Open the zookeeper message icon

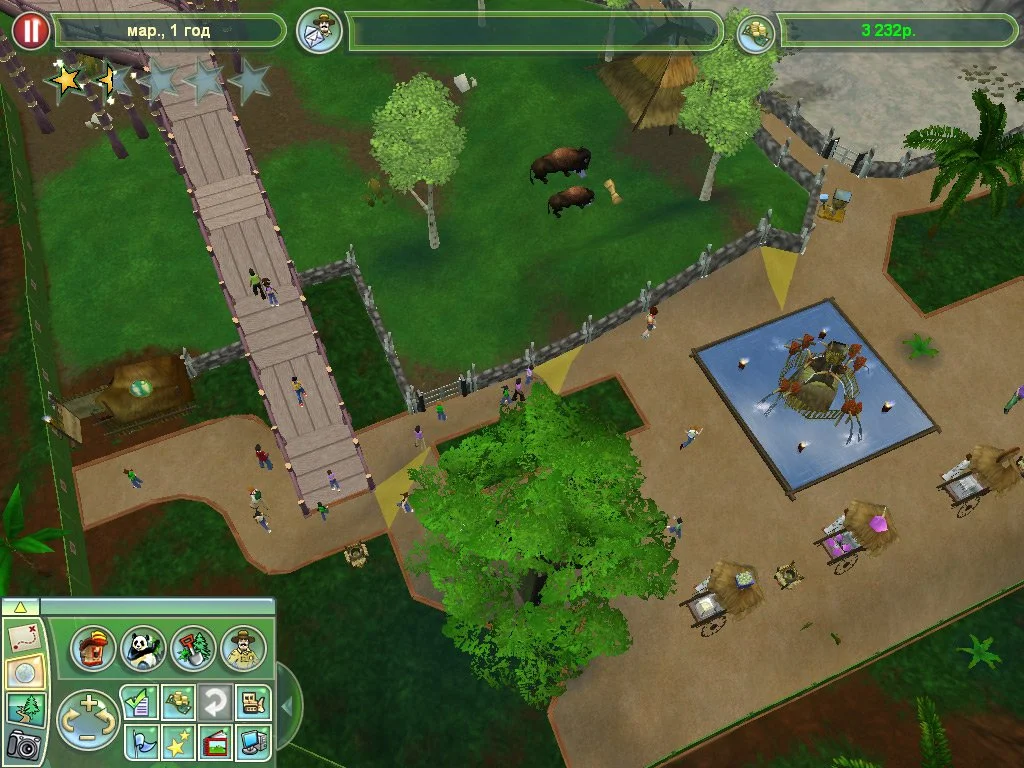[320, 31]
